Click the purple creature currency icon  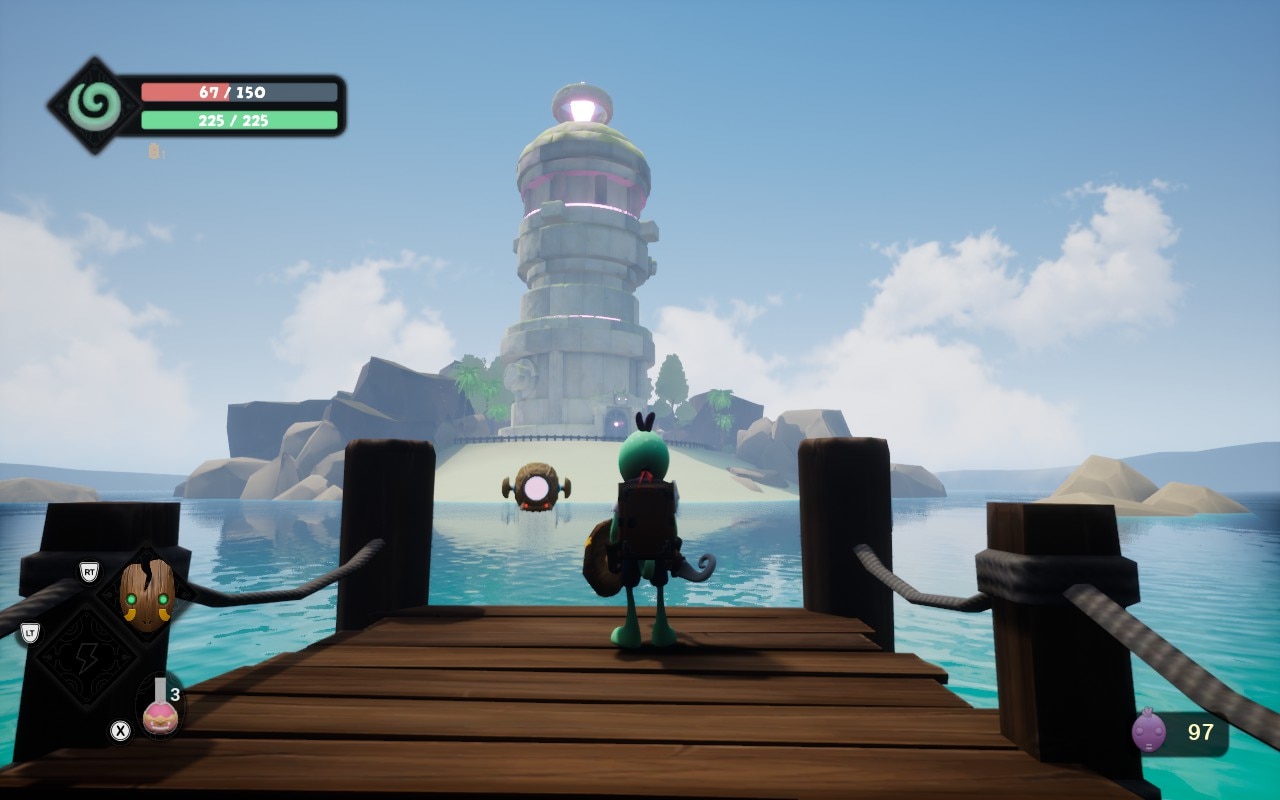1148,732
